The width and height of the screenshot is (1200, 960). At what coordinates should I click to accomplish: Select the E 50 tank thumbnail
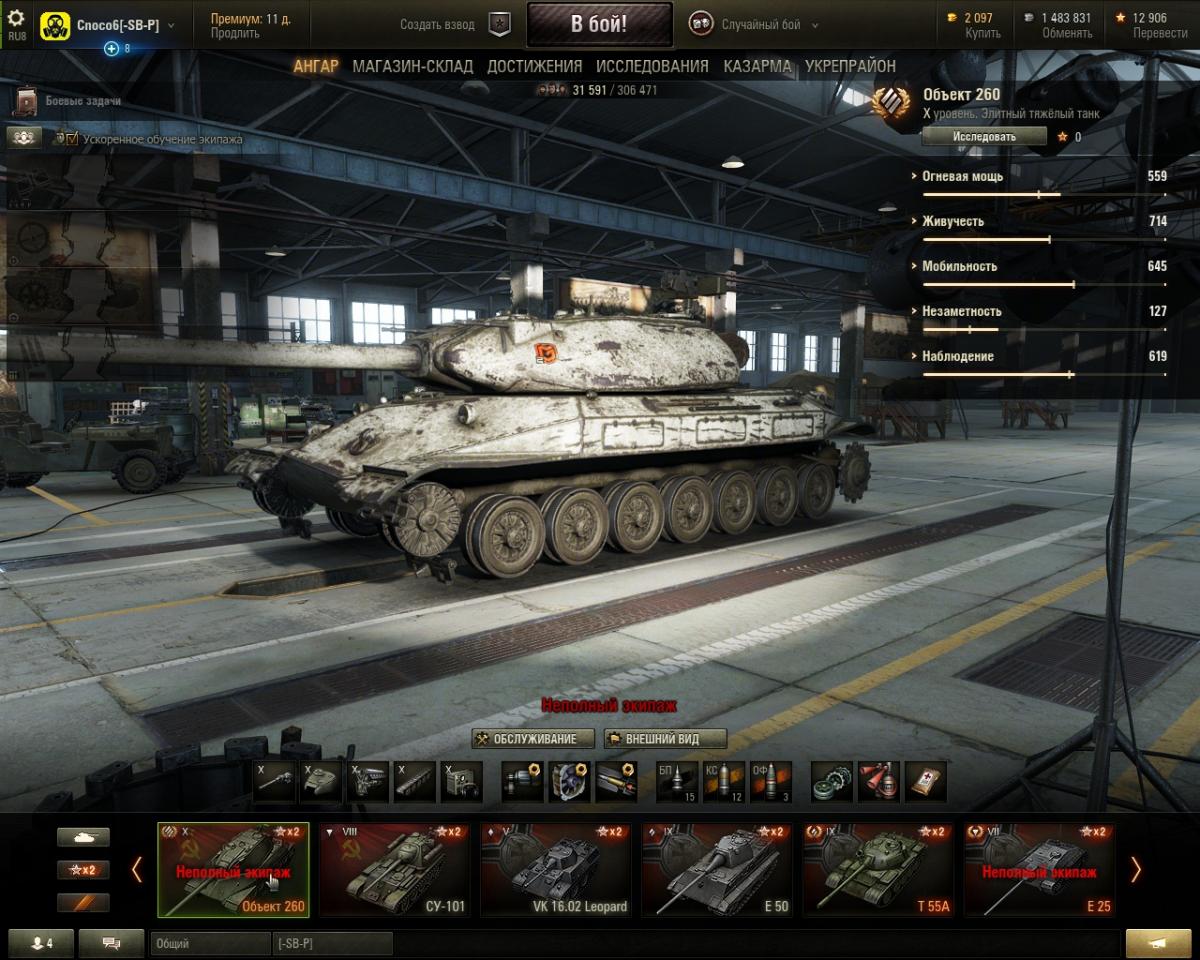[716, 869]
